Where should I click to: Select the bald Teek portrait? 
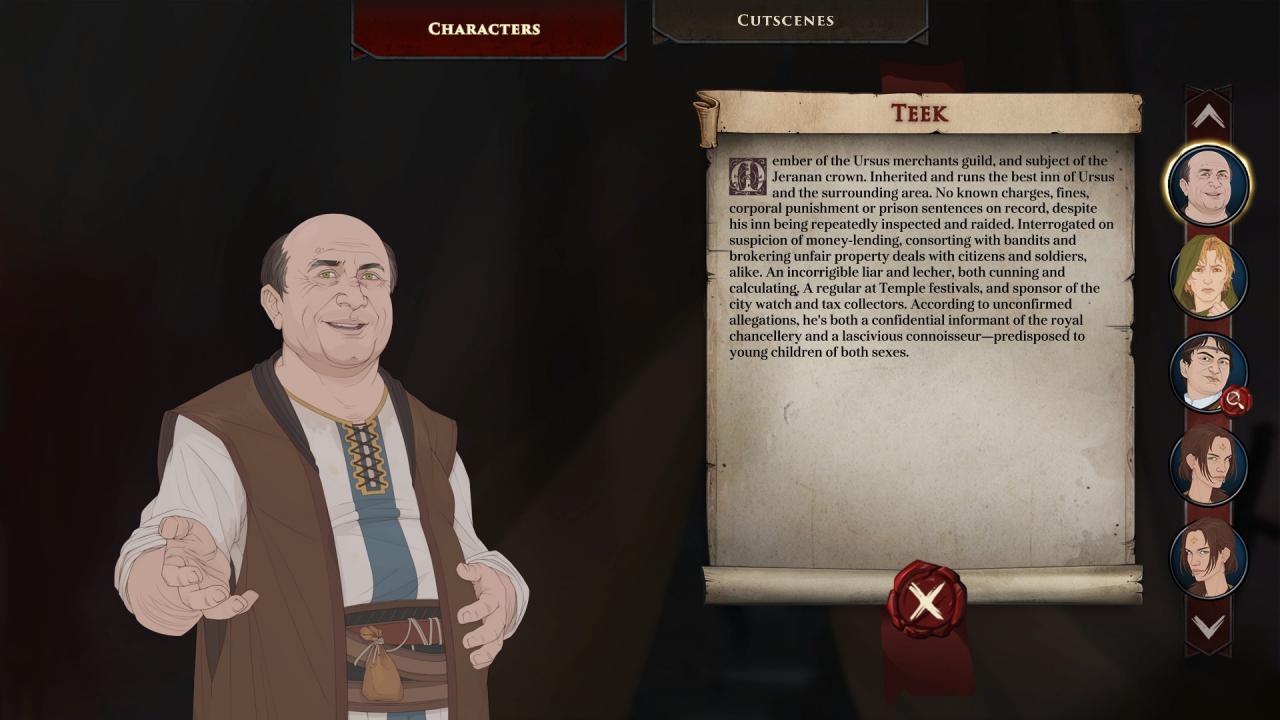(x=1208, y=185)
